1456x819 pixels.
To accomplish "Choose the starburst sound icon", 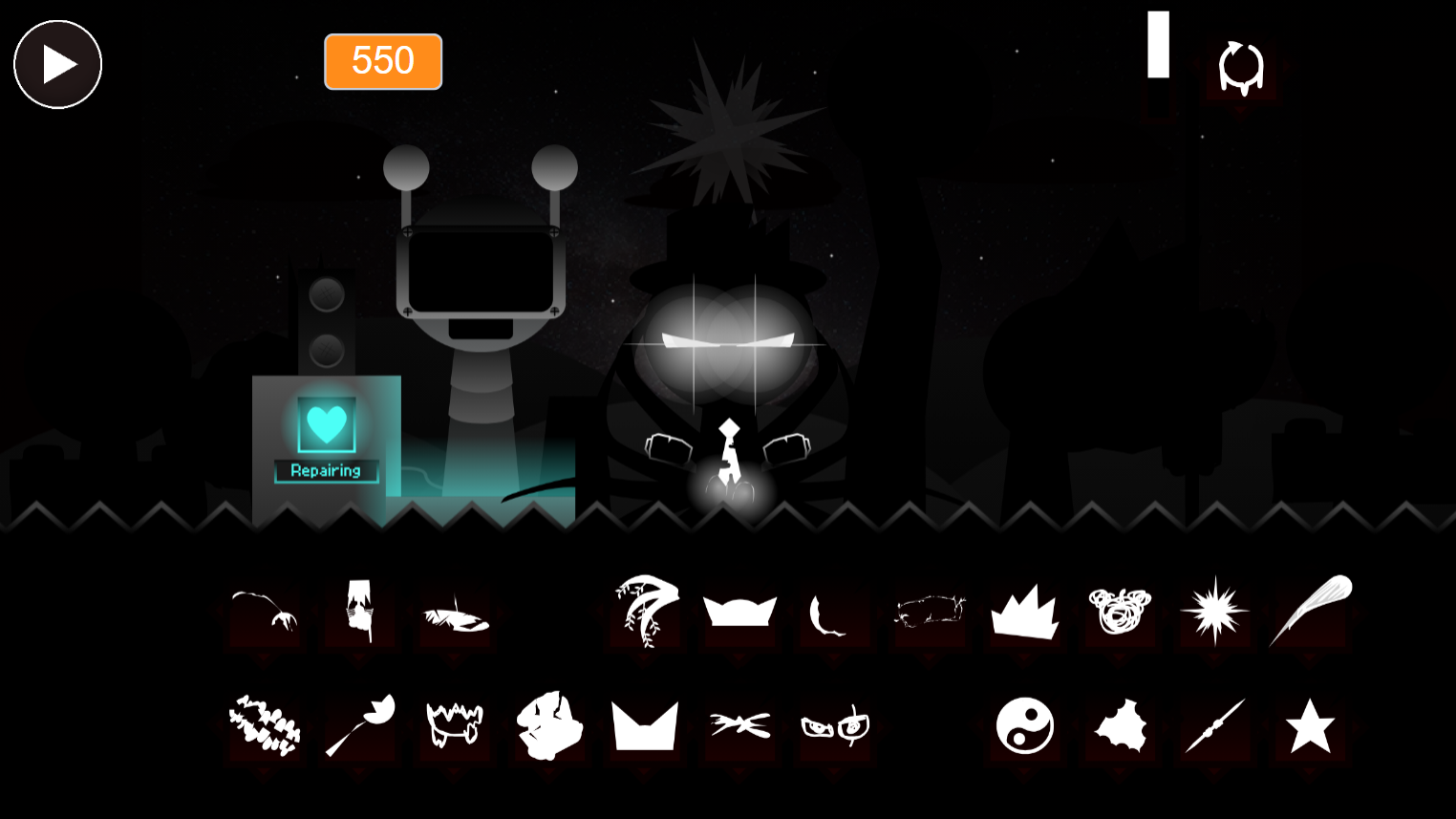I will click(1214, 612).
